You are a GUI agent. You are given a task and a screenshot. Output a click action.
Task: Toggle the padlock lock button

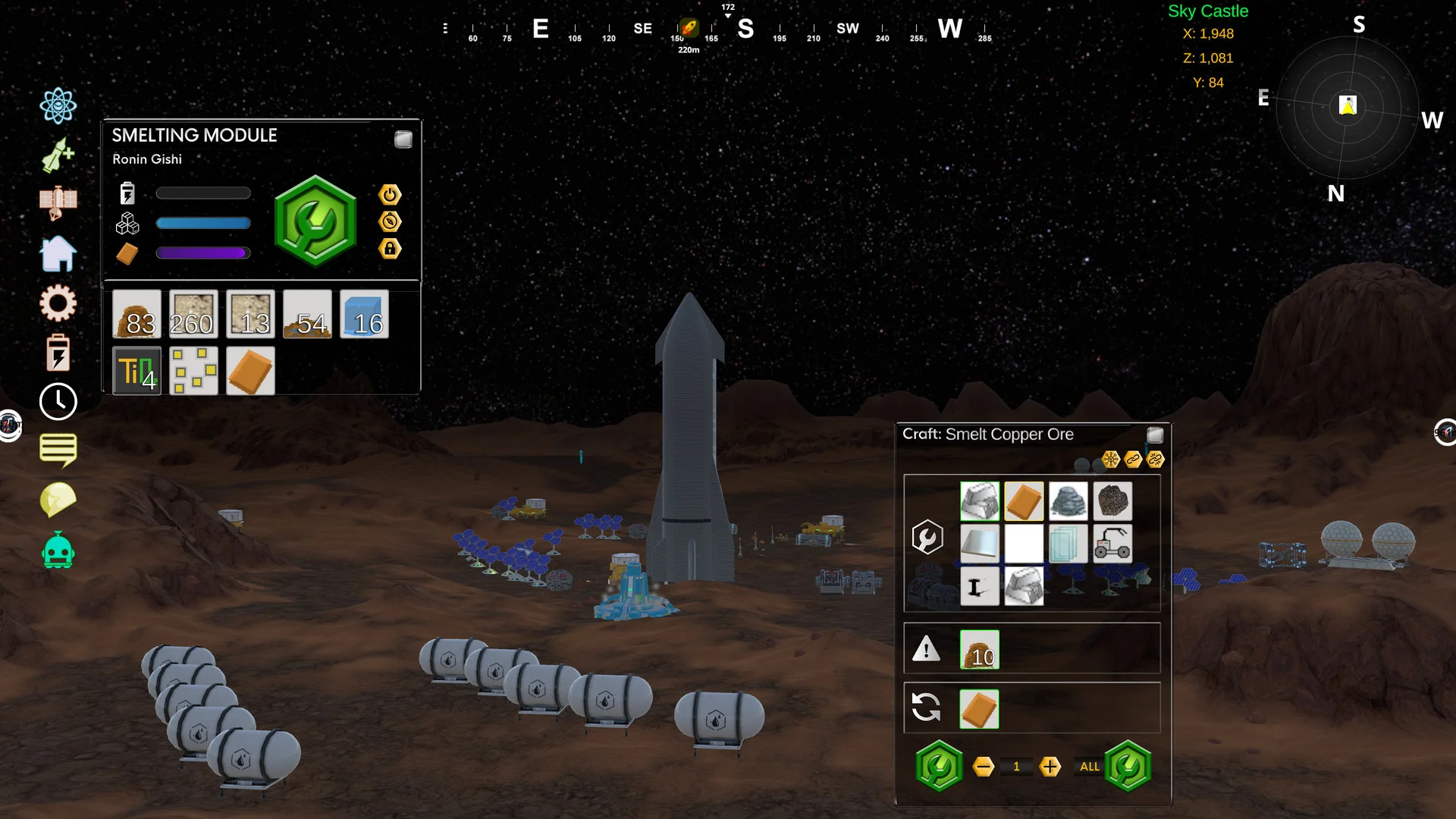(x=390, y=249)
